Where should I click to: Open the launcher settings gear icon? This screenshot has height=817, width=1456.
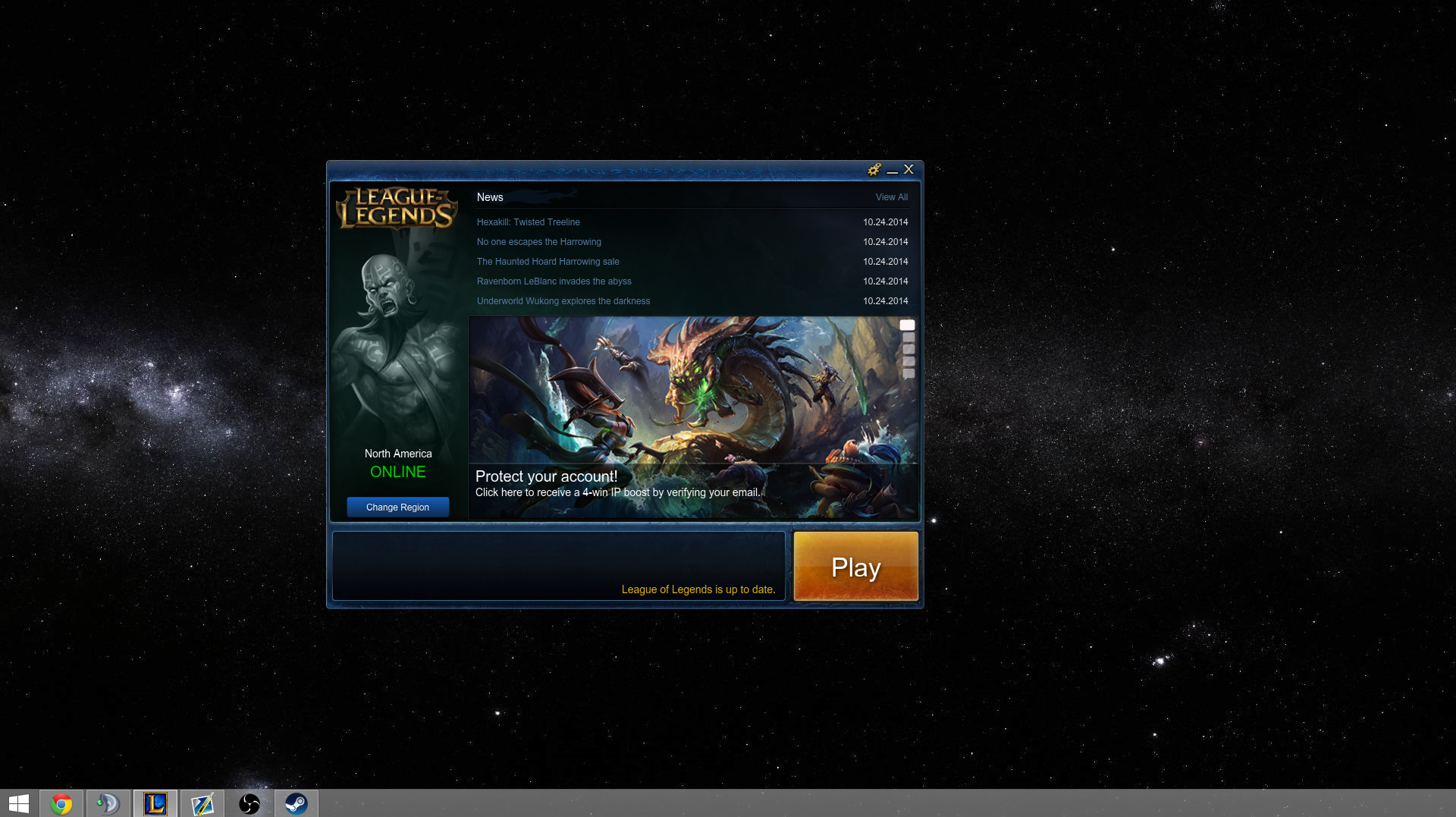874,170
